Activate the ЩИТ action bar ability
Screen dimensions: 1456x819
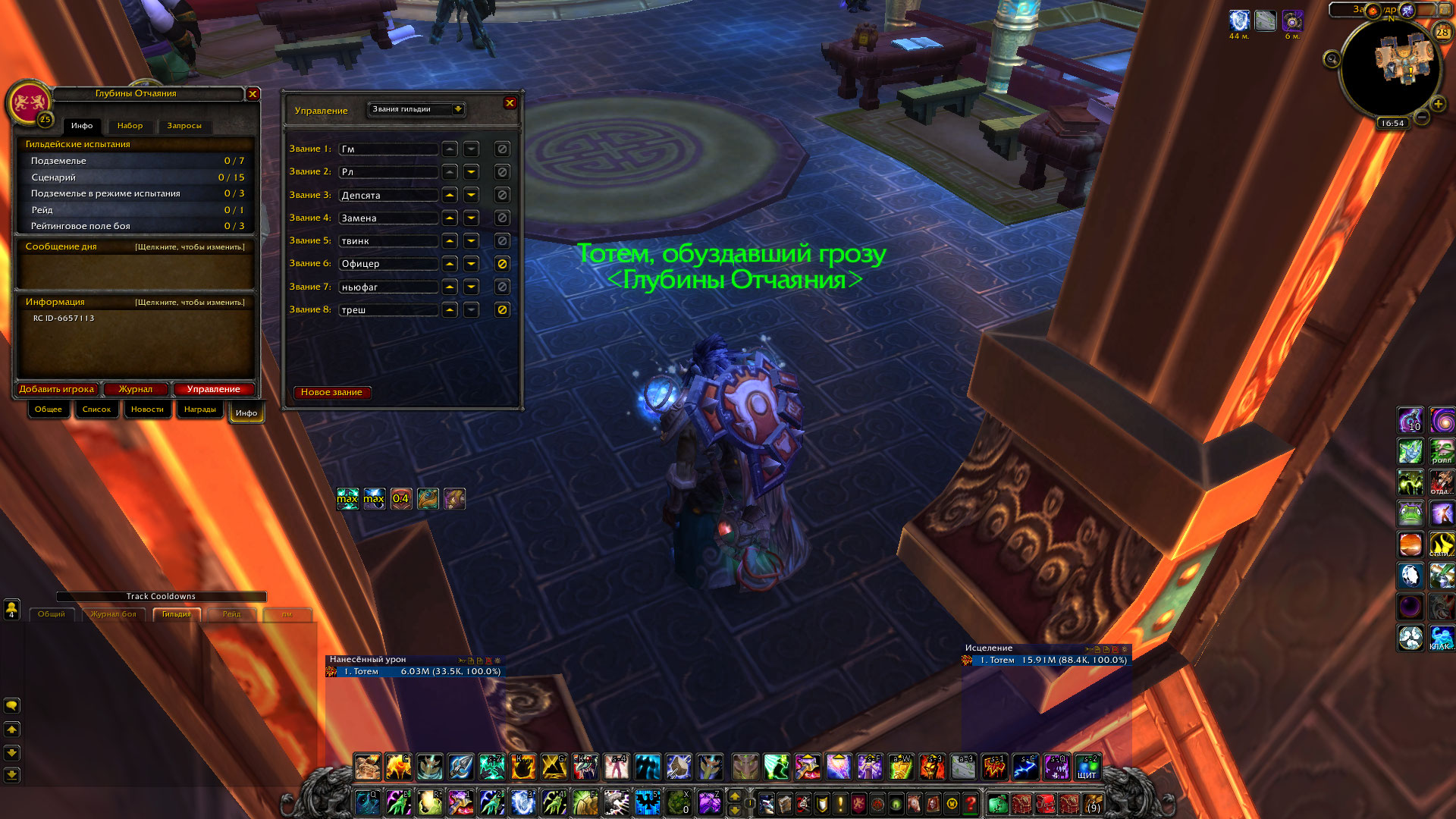tap(1087, 767)
